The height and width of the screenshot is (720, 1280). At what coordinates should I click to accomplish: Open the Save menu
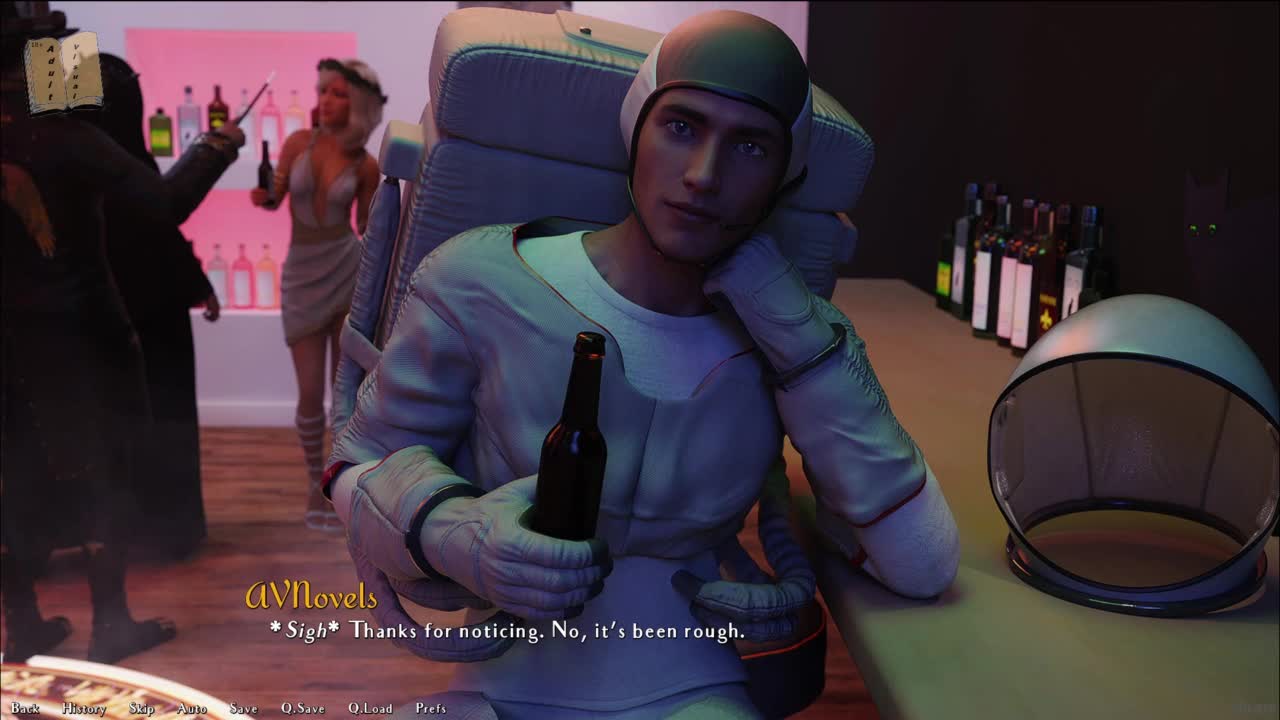pos(243,708)
